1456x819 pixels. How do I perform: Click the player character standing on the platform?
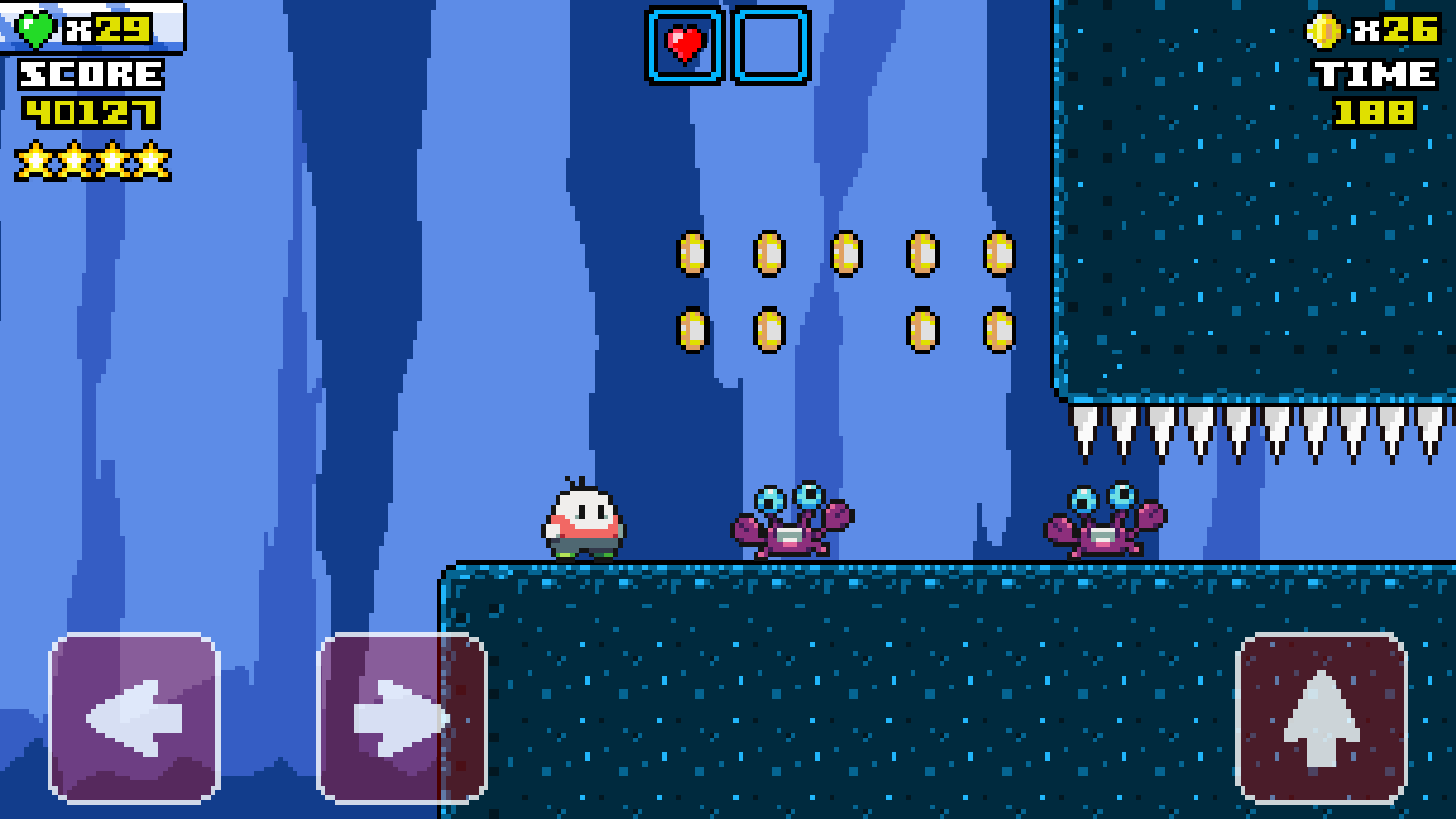tap(584, 519)
